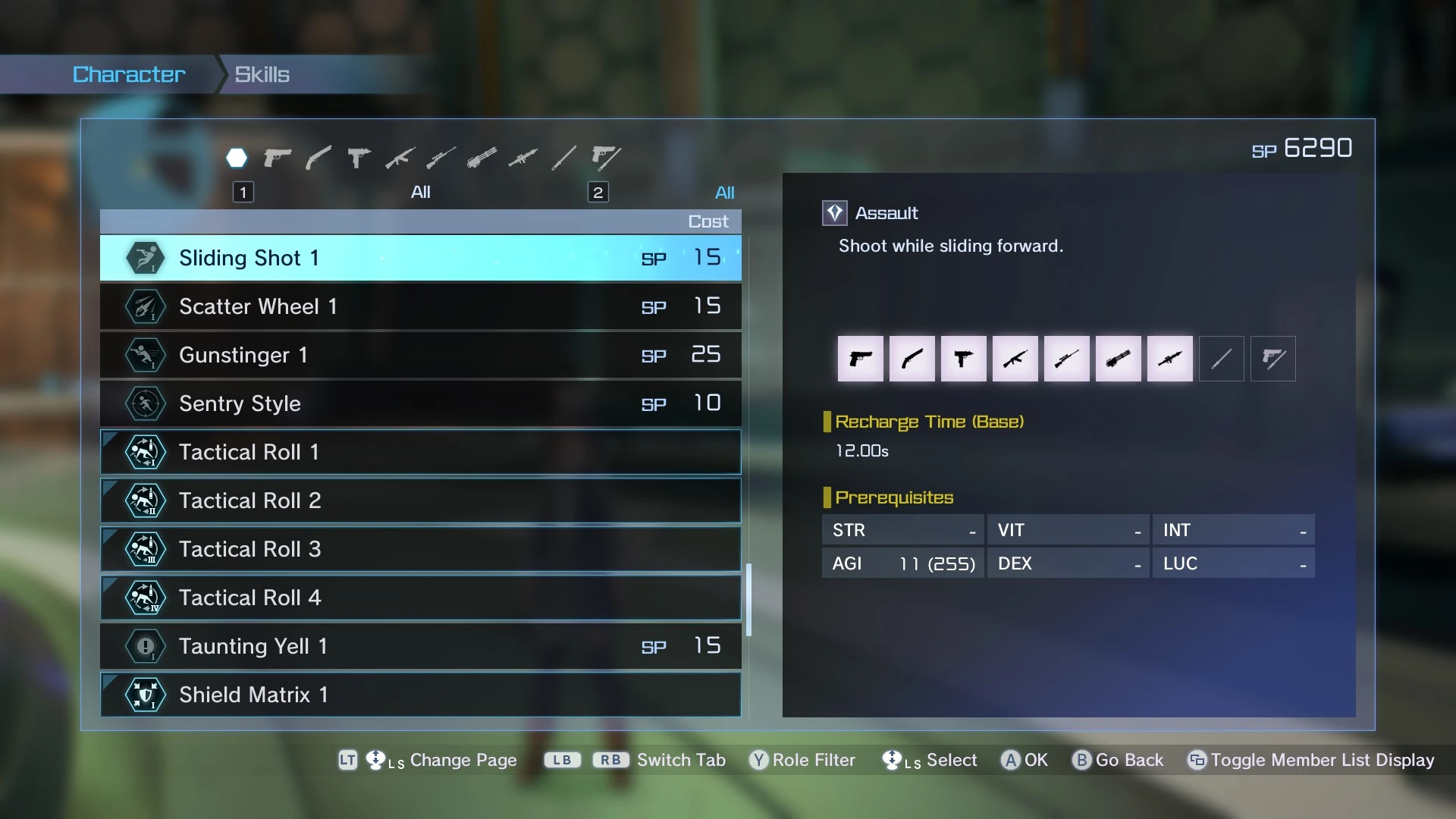Click the skill list scrollbar
The height and width of the screenshot is (819, 1456).
point(748,599)
